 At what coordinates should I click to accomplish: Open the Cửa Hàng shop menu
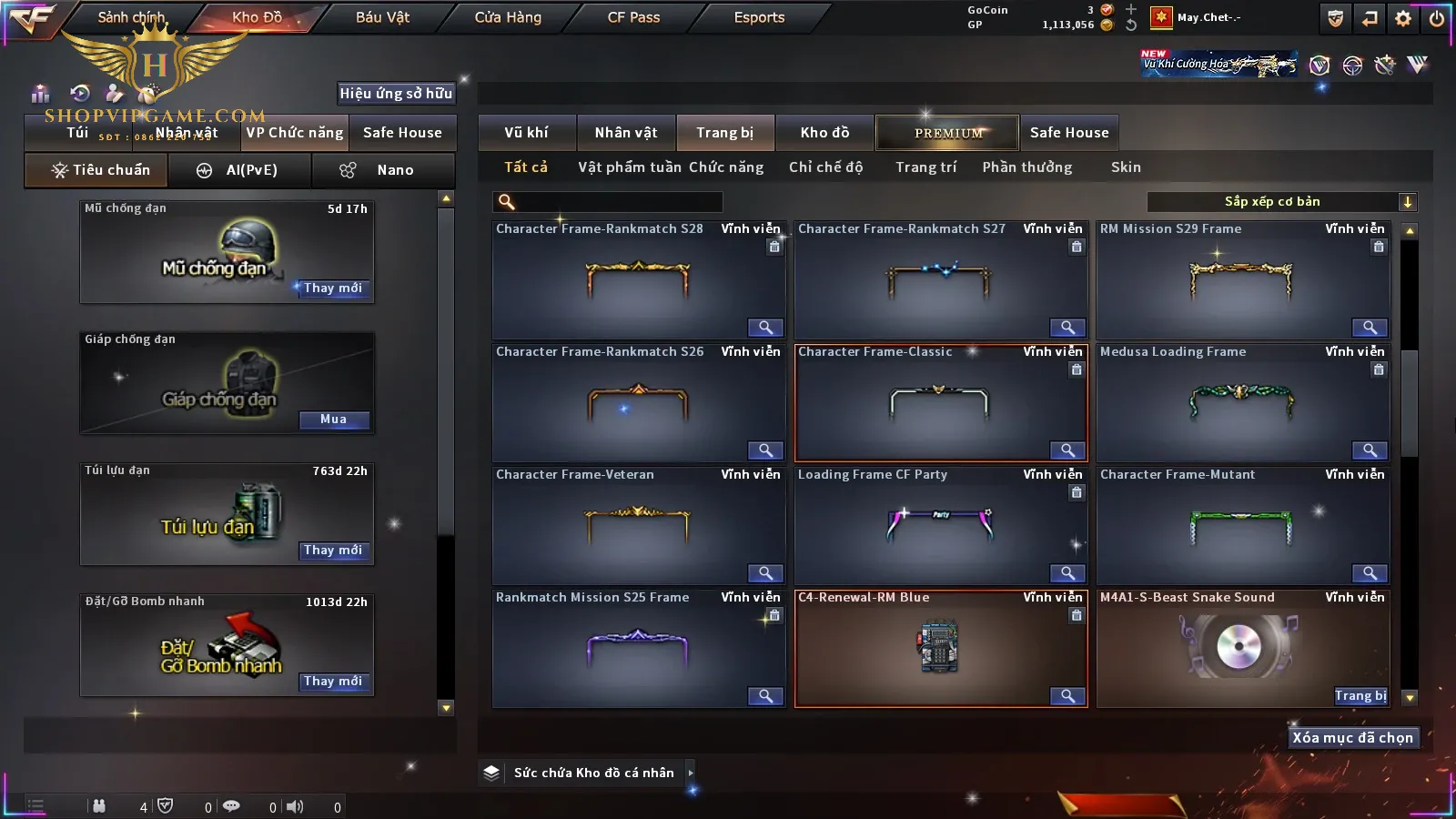point(508,17)
